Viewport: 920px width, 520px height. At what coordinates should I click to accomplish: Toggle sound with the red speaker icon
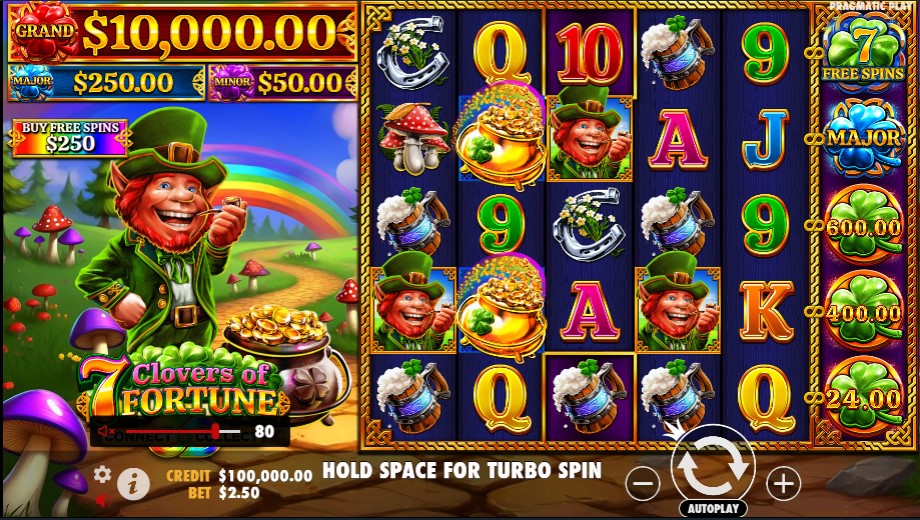pyautogui.click(x=101, y=499)
